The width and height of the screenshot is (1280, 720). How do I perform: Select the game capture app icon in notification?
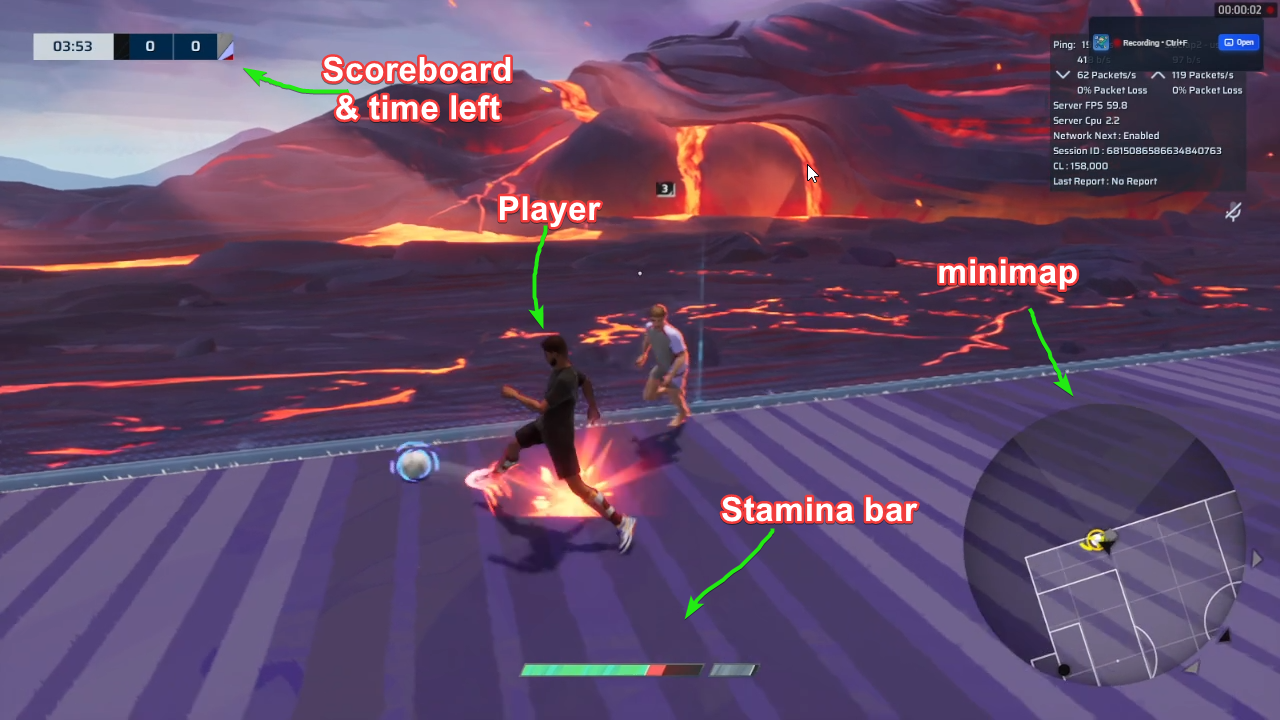[1100, 42]
